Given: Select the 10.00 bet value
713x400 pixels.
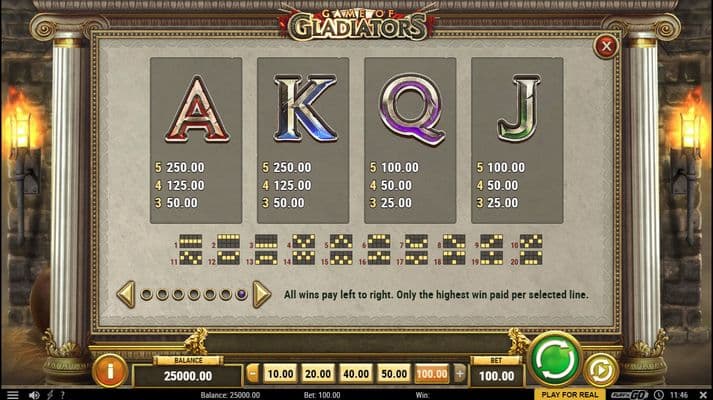Looking at the screenshot, I should coord(281,373).
